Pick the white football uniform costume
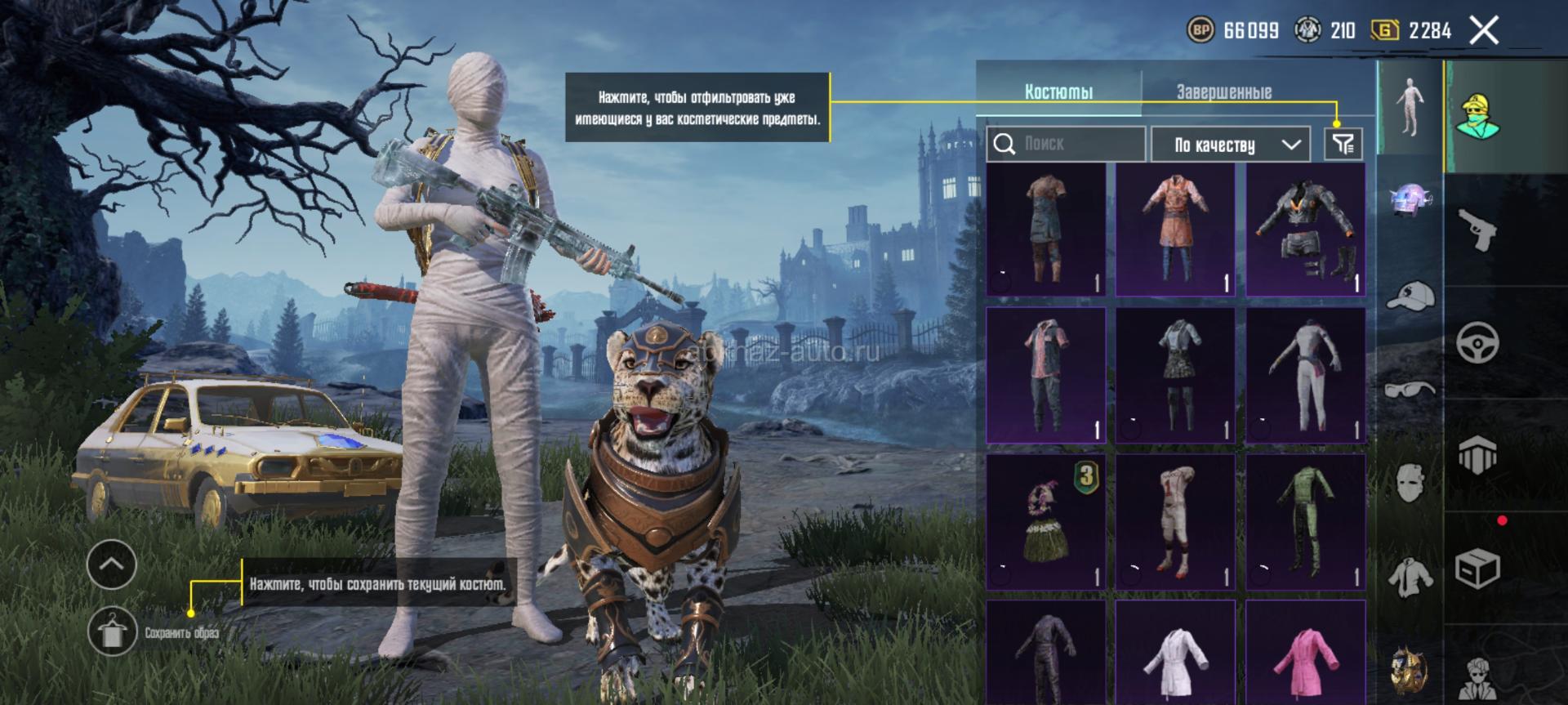Viewport: 1568px width, 705px height. [1175, 522]
